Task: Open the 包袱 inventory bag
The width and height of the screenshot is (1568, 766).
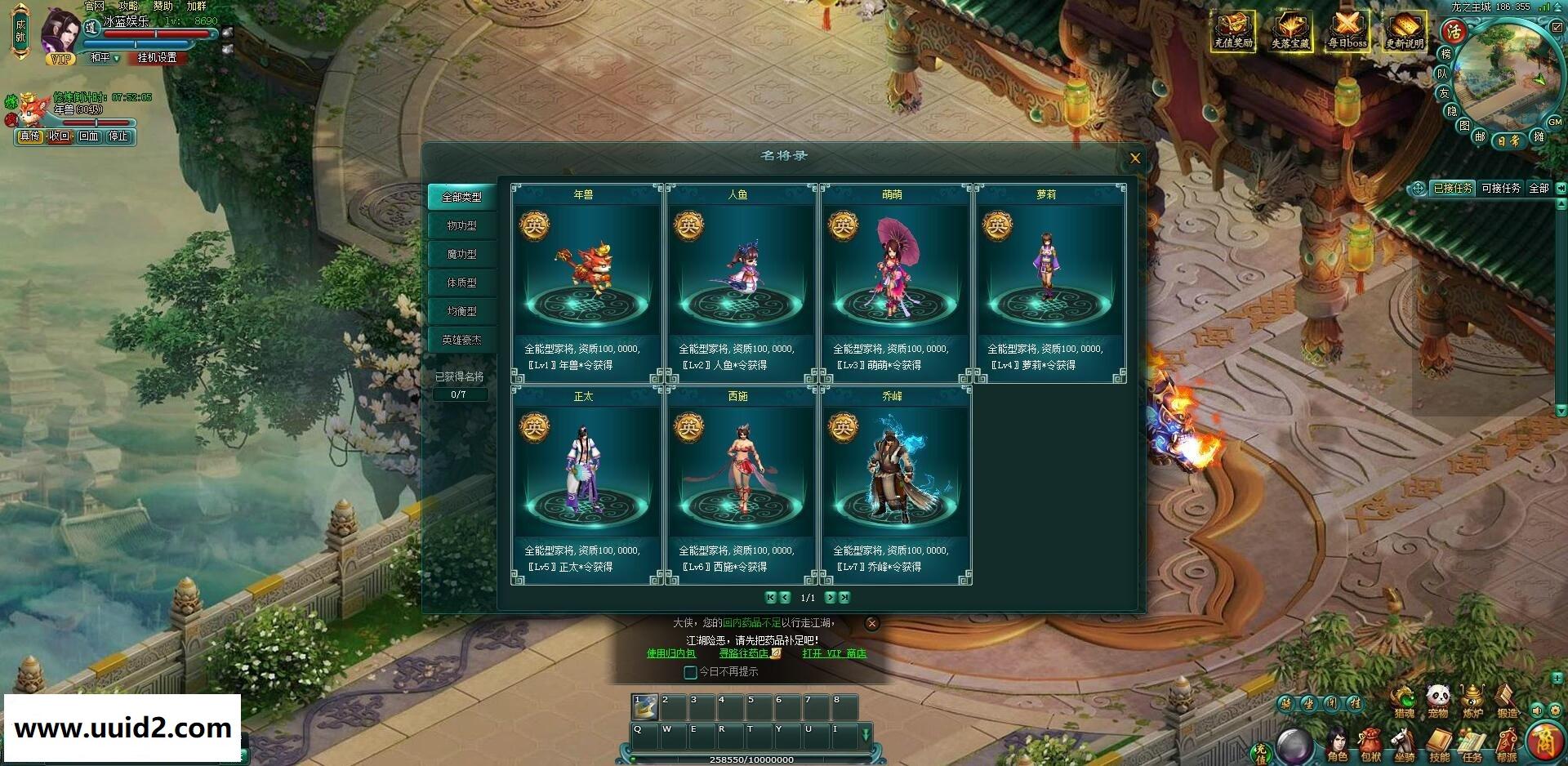Action: point(1370,744)
